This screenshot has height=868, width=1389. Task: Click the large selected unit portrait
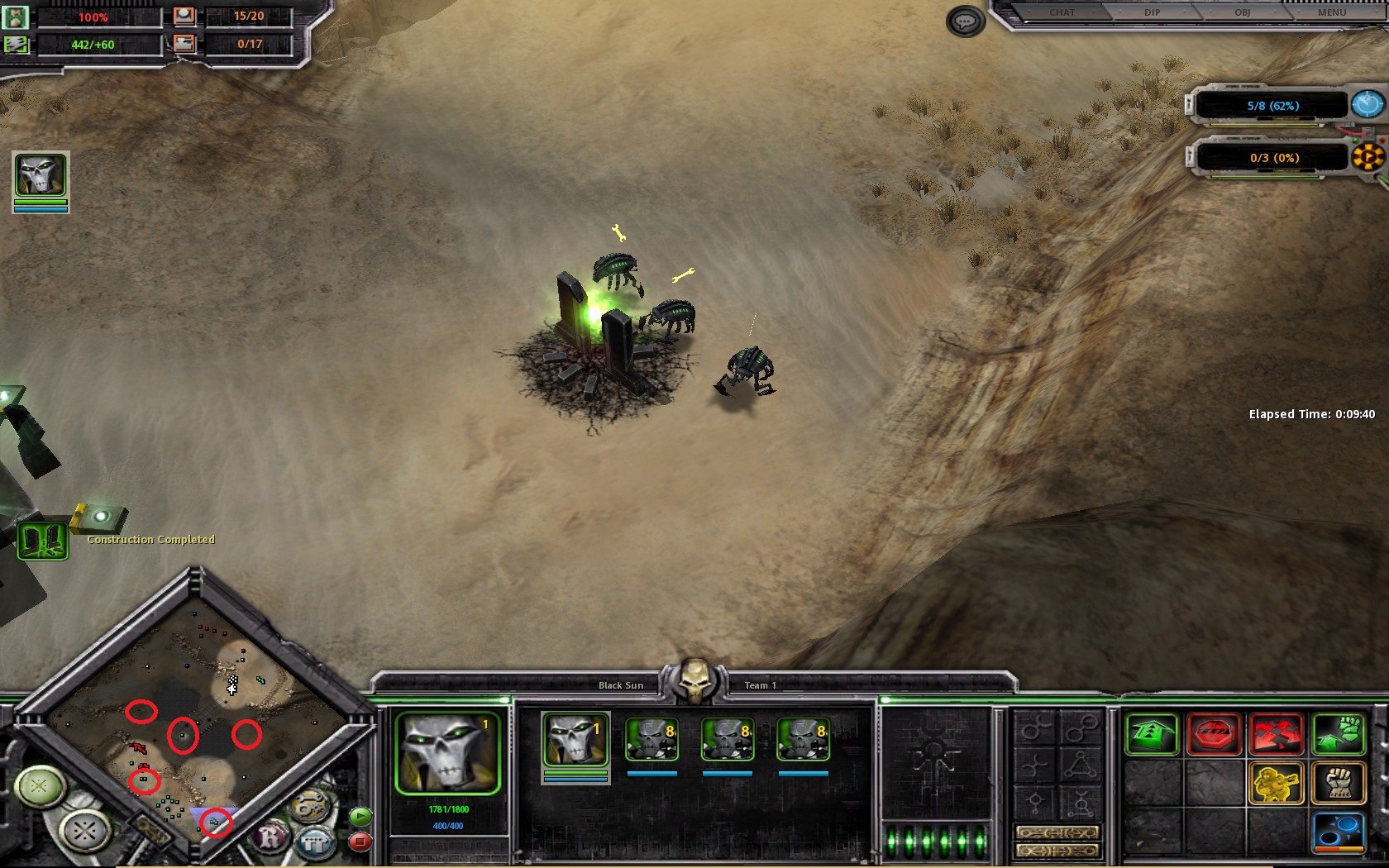447,754
